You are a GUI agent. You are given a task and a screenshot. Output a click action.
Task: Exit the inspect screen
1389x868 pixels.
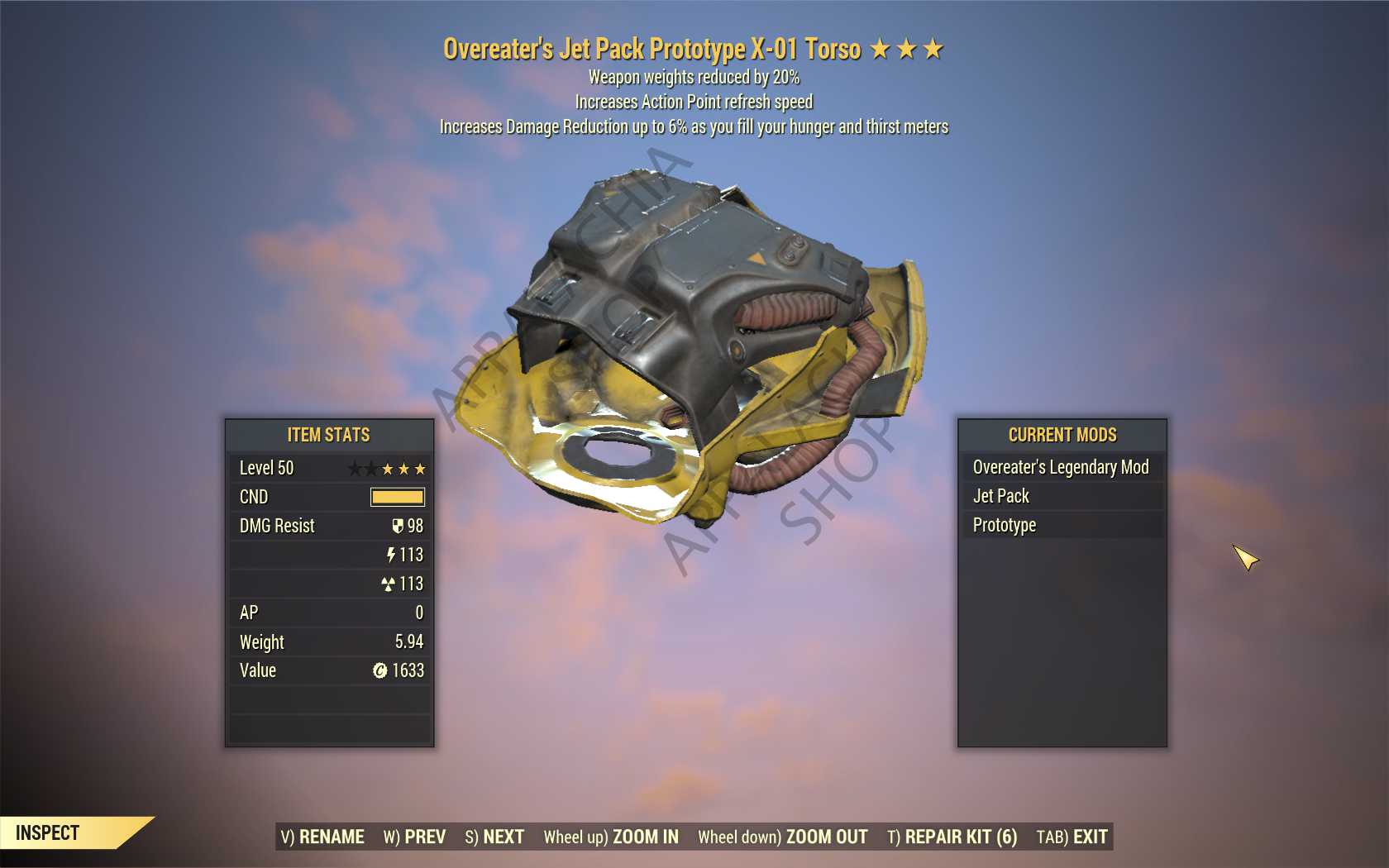[1072, 837]
